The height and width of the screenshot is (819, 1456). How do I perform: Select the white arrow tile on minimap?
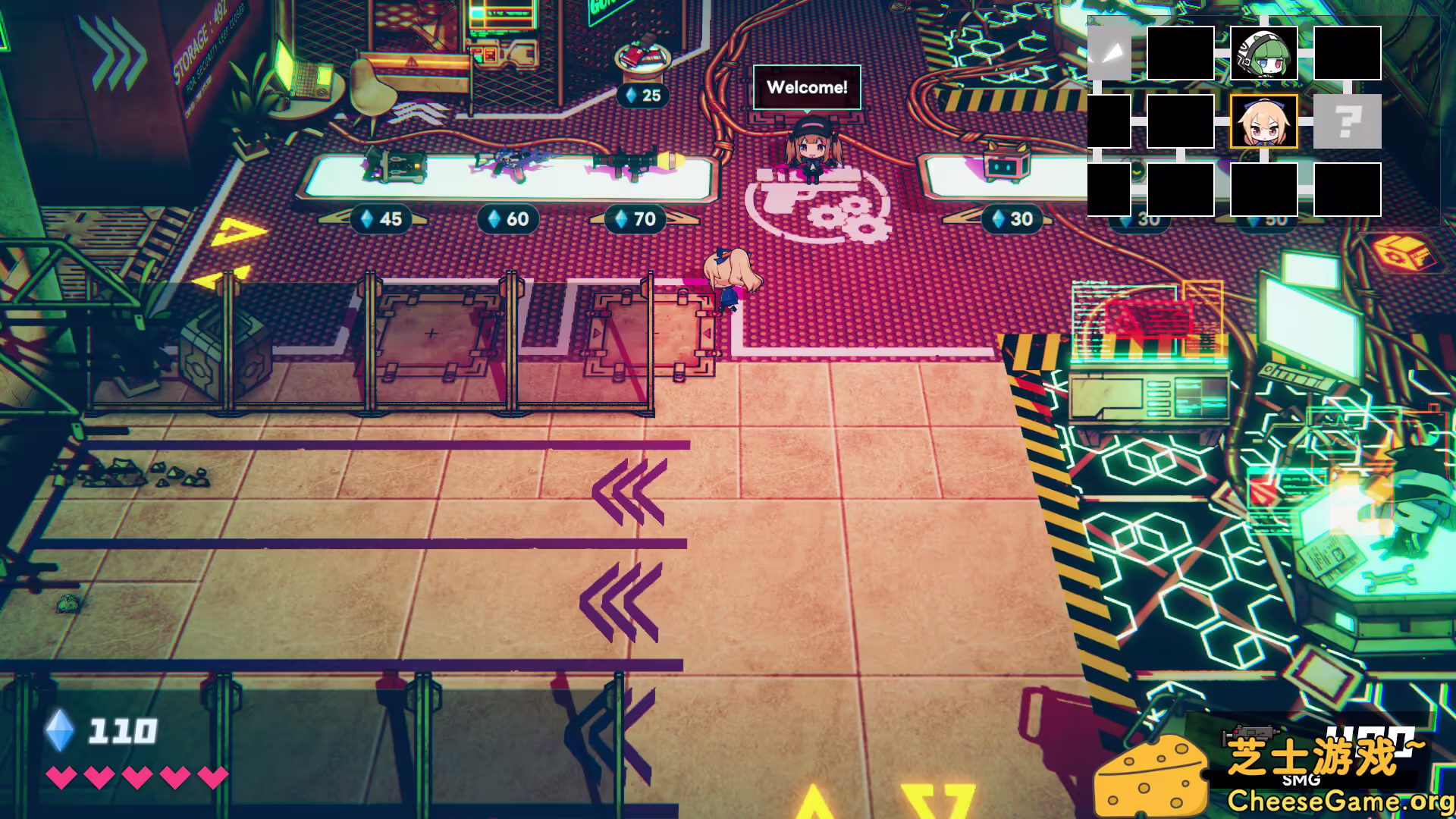point(1109,53)
